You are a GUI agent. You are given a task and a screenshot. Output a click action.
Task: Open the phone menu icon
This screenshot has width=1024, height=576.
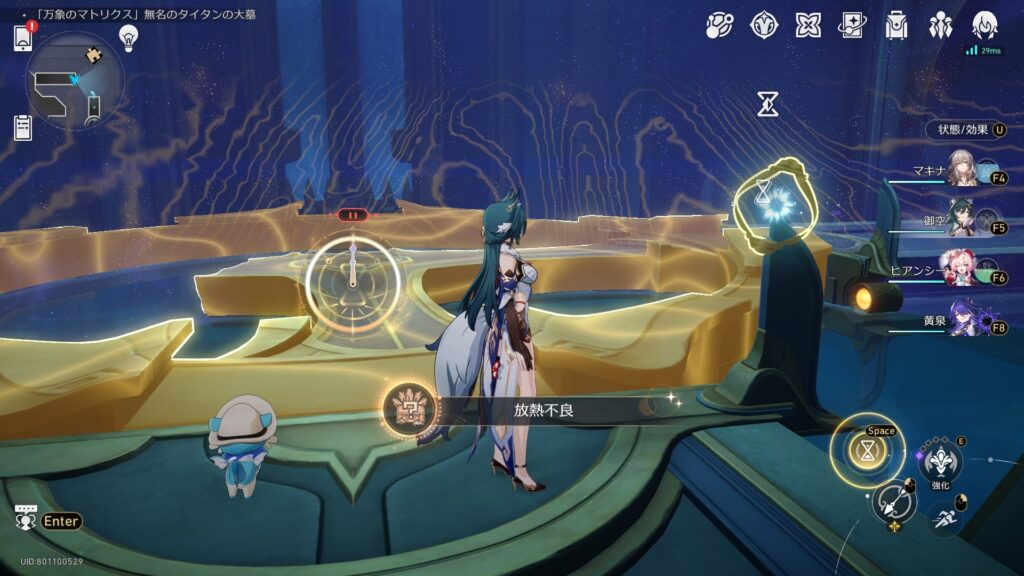24,38
